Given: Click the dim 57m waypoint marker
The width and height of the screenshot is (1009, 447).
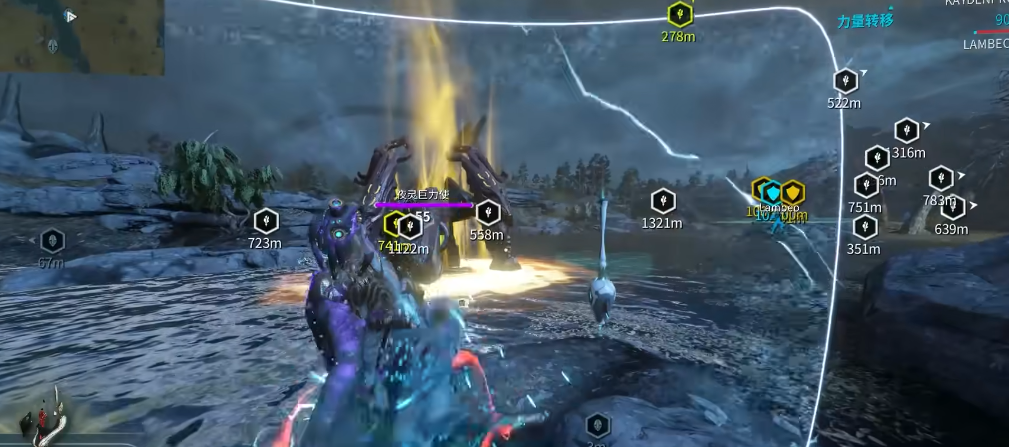Looking at the screenshot, I should coord(52,241).
